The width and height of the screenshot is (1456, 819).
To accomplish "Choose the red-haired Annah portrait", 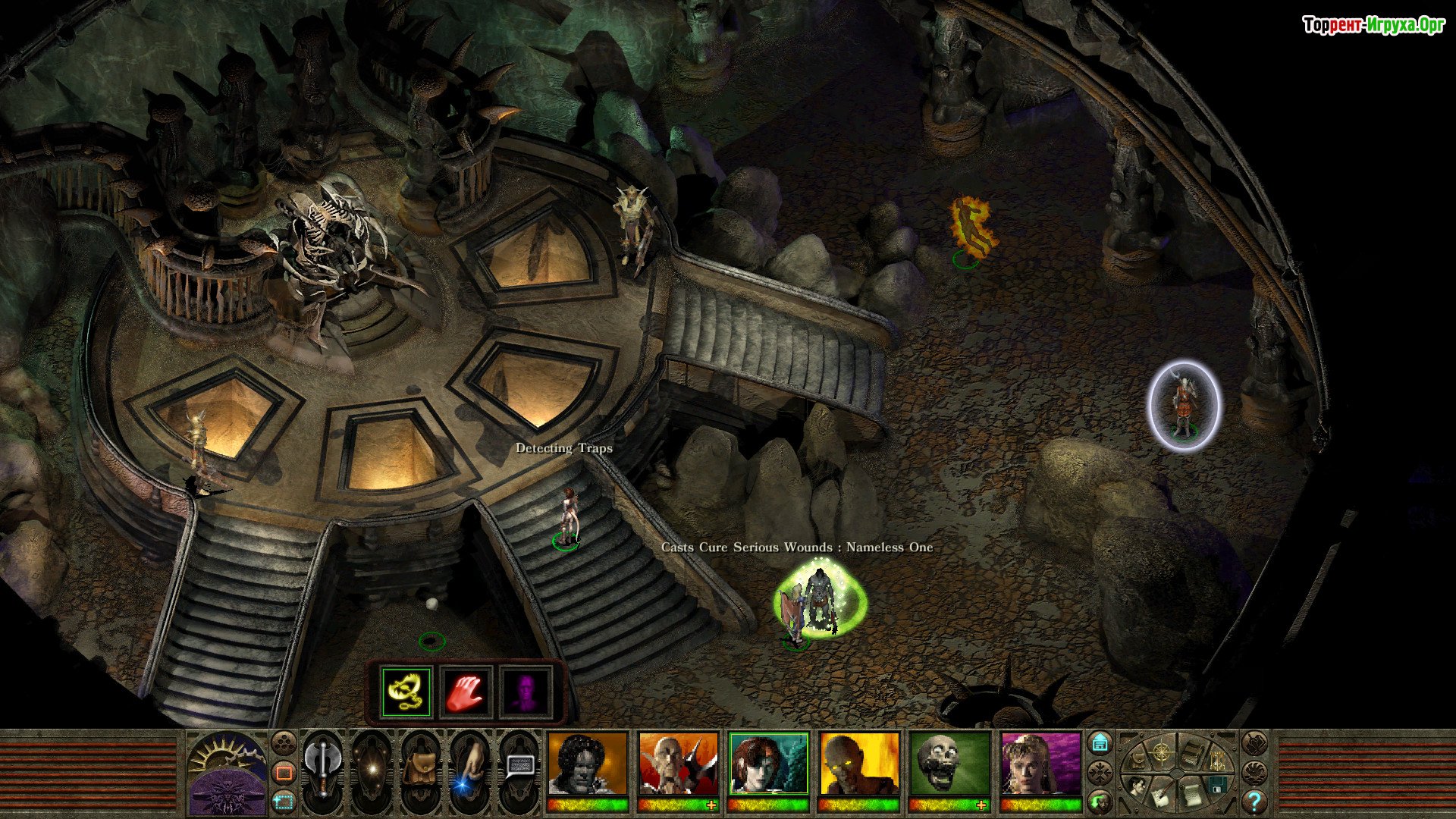I will 768,764.
